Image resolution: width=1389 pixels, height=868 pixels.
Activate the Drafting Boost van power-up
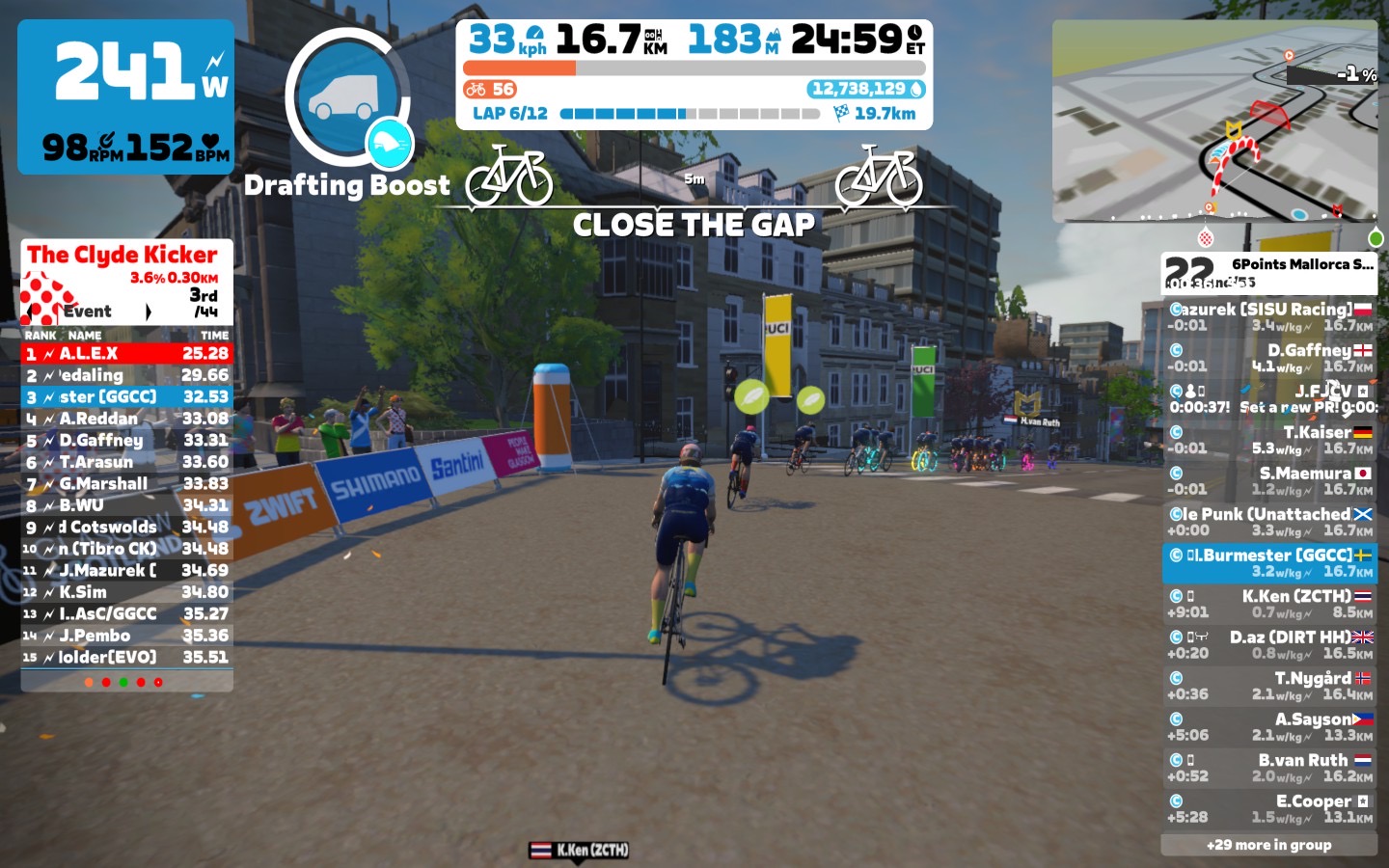click(x=348, y=98)
